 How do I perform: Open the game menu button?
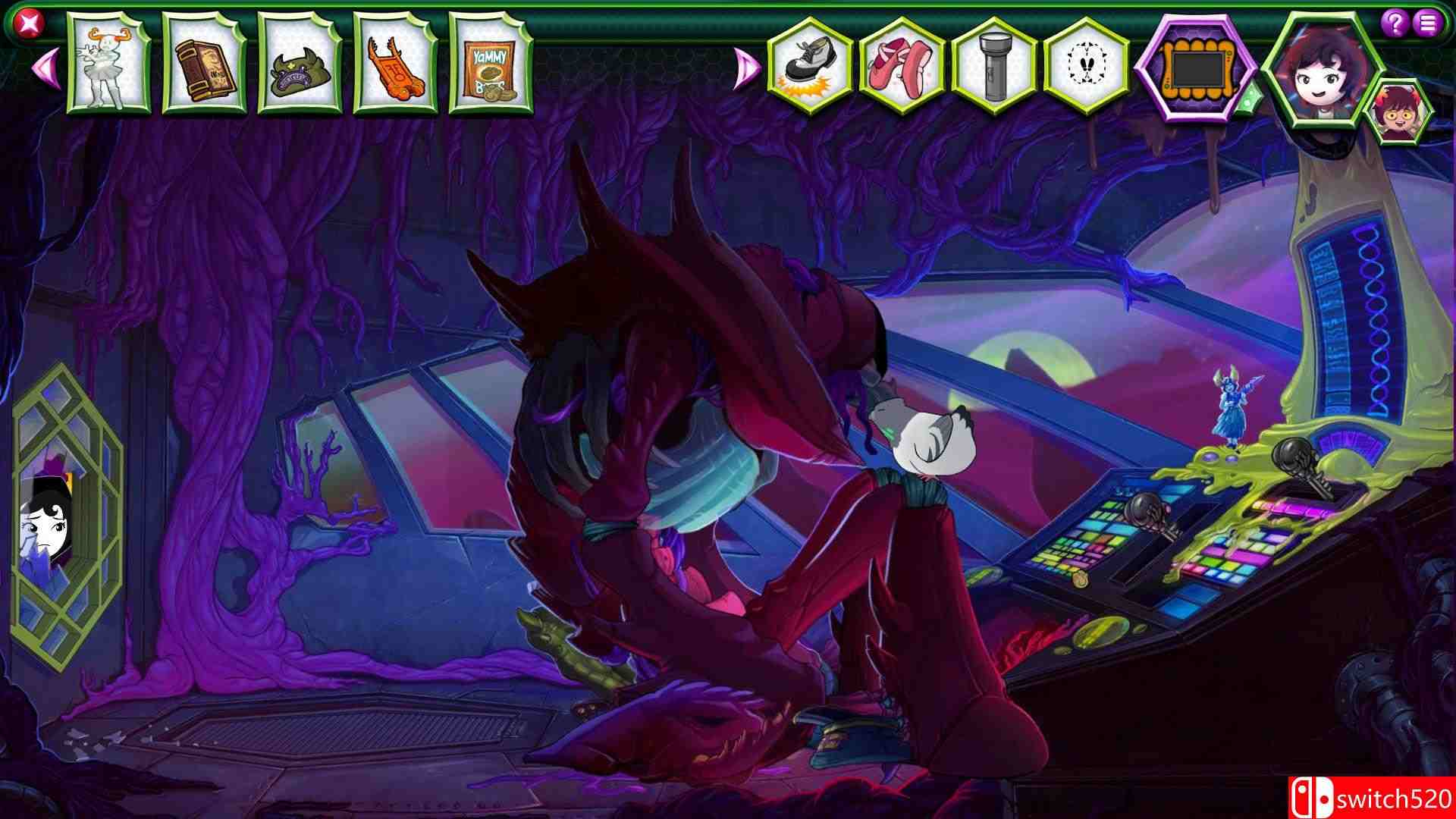[1427, 21]
